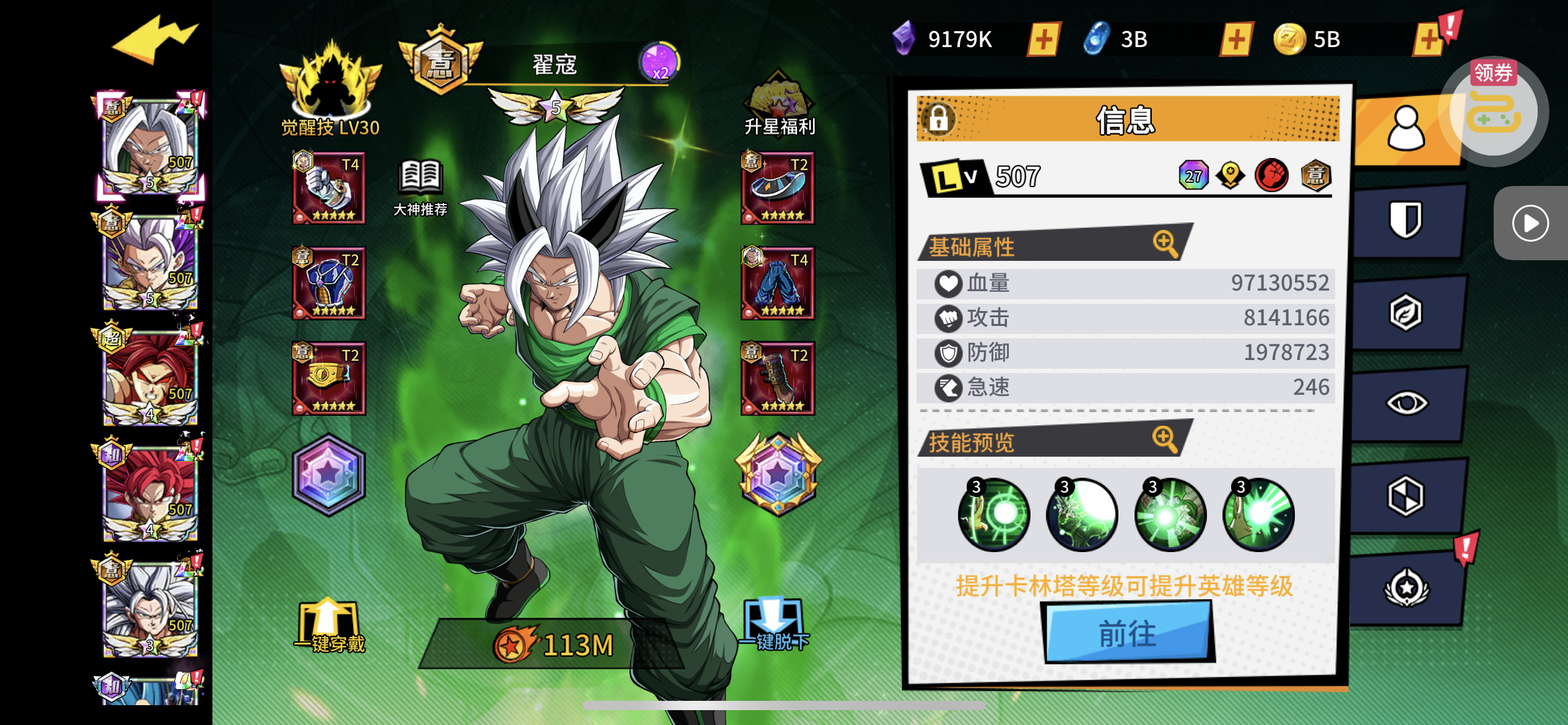1568x725 pixels.
Task: Click the blue 前往 button
Action: pos(1127,633)
